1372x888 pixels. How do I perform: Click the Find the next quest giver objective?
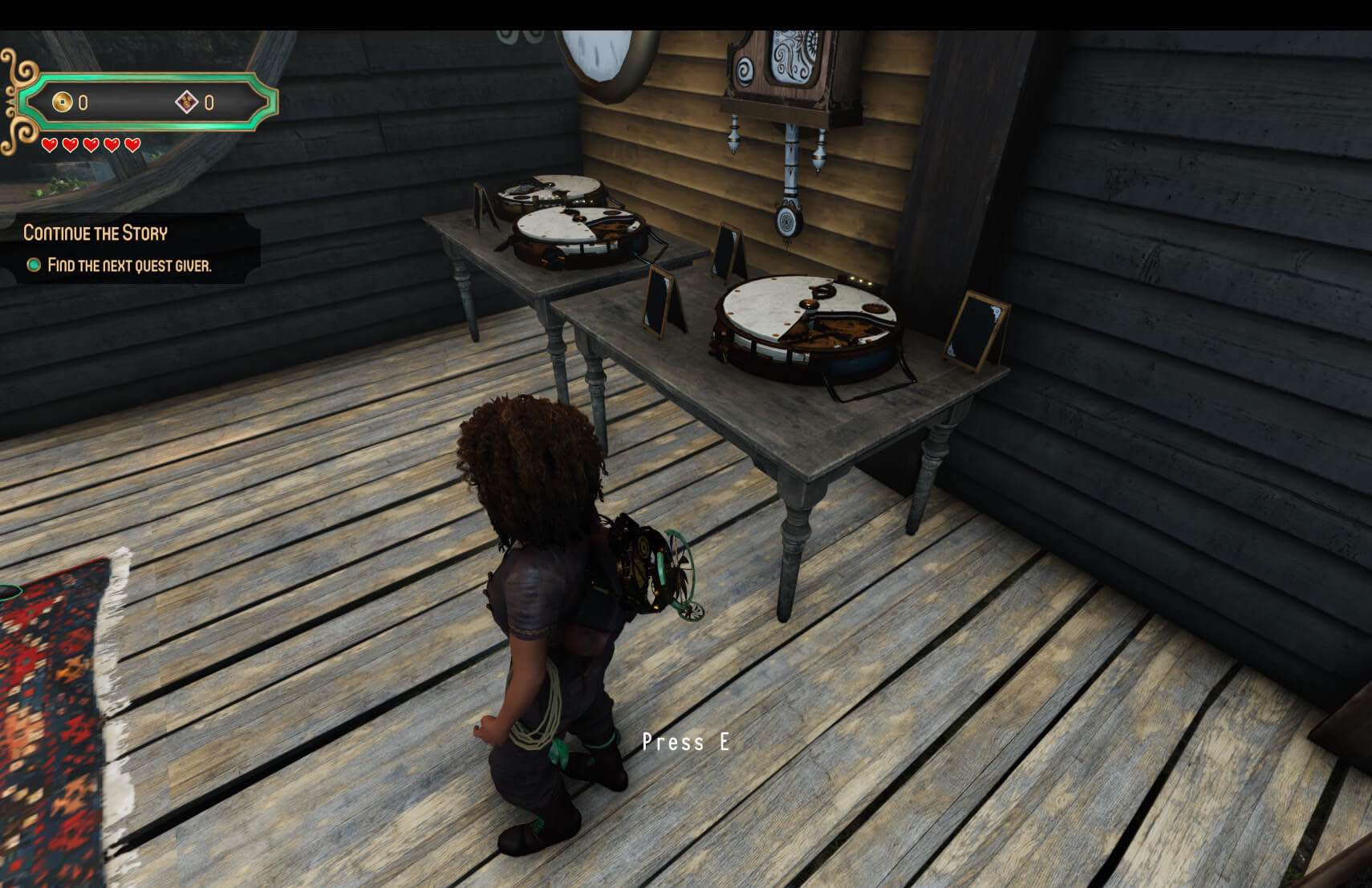(128, 266)
